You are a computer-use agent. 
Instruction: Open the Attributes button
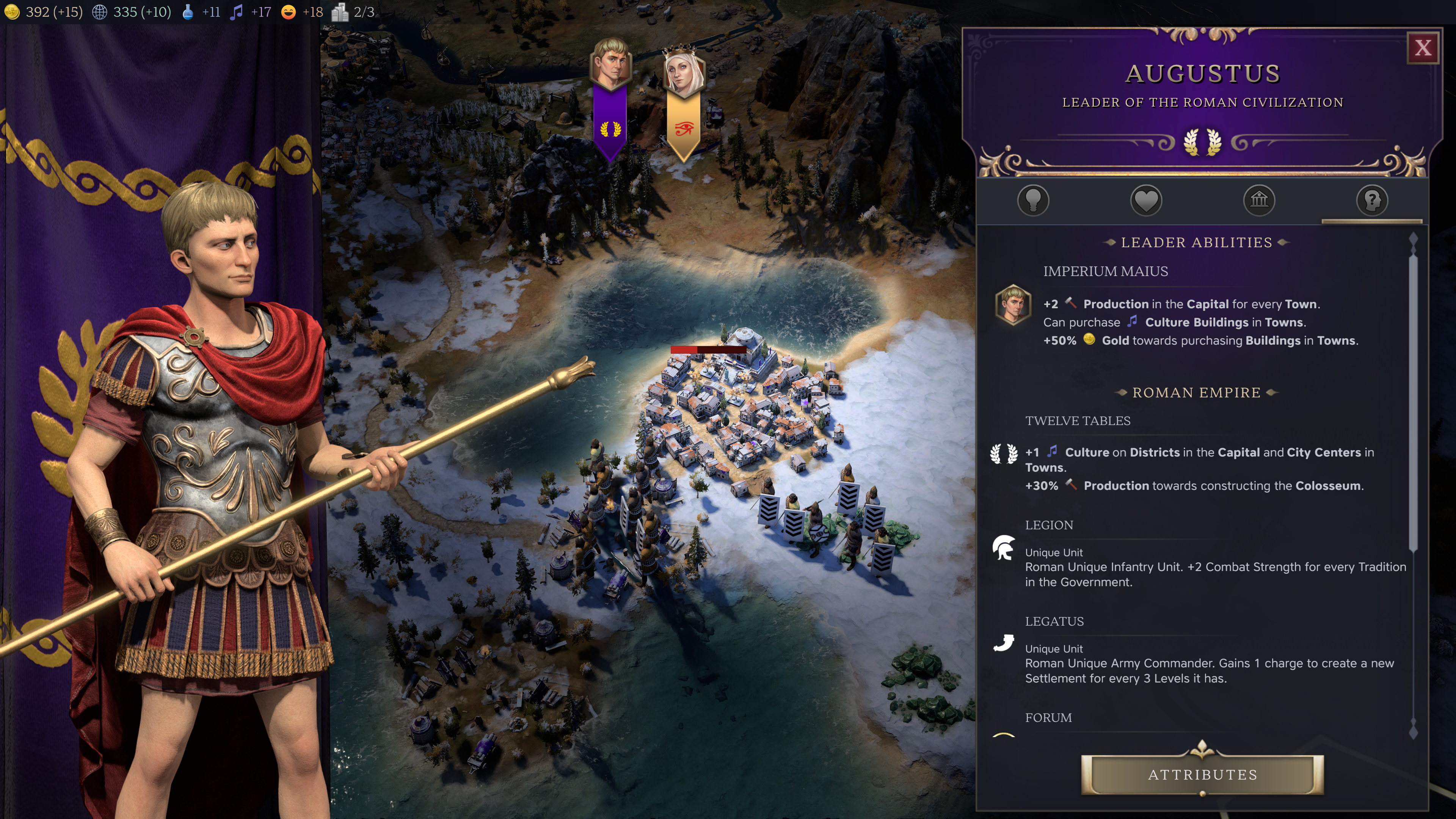[1202, 774]
